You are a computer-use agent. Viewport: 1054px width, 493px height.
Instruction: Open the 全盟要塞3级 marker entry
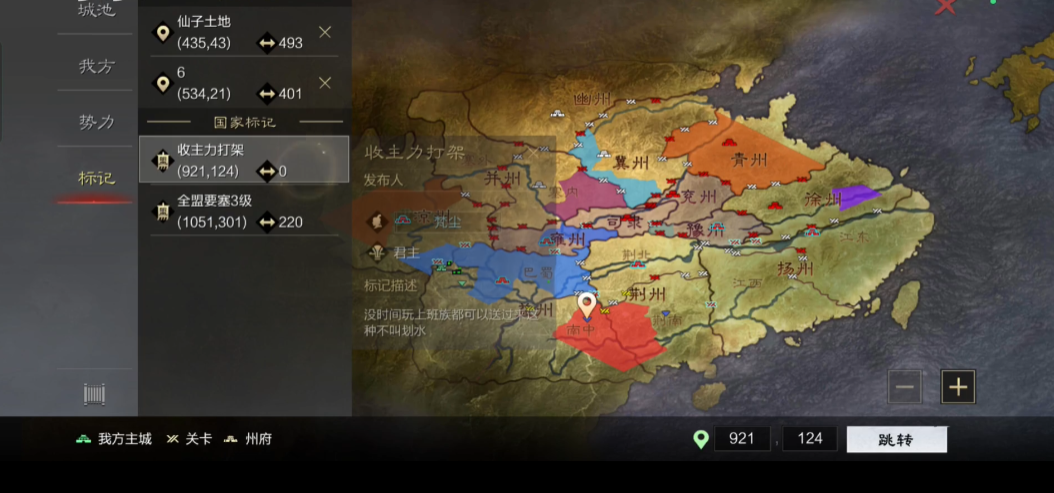pyautogui.click(x=244, y=211)
